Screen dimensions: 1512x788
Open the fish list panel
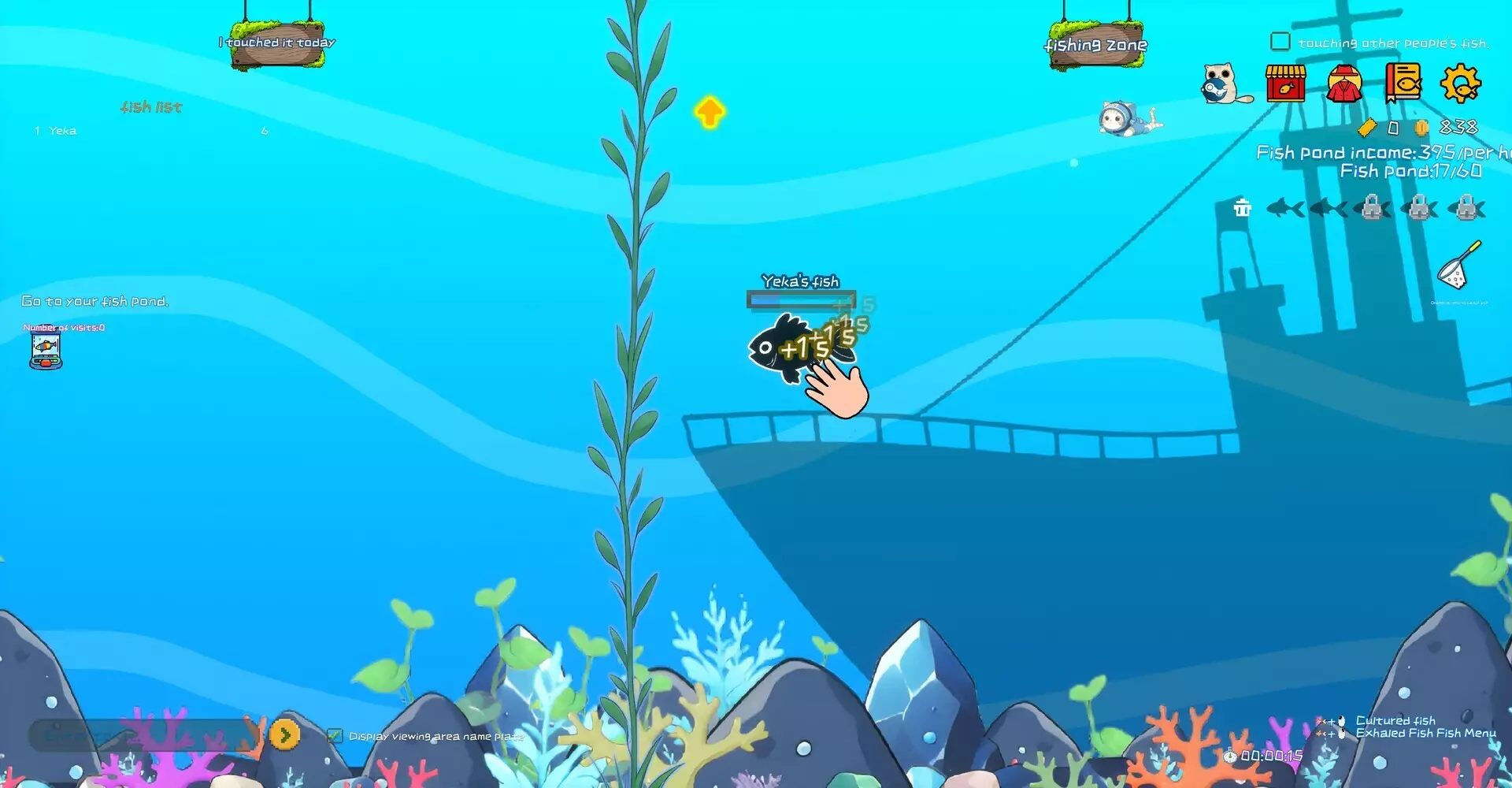coord(152,107)
